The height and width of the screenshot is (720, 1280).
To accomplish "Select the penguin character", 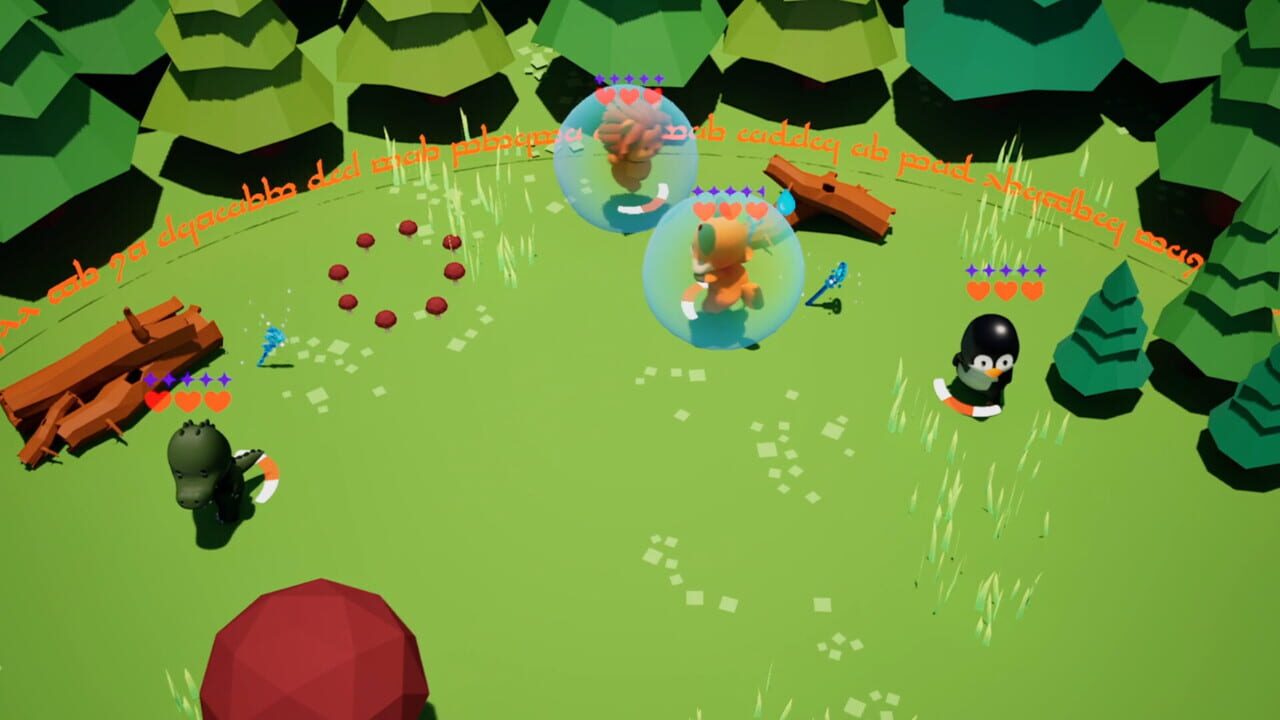I will point(990,355).
